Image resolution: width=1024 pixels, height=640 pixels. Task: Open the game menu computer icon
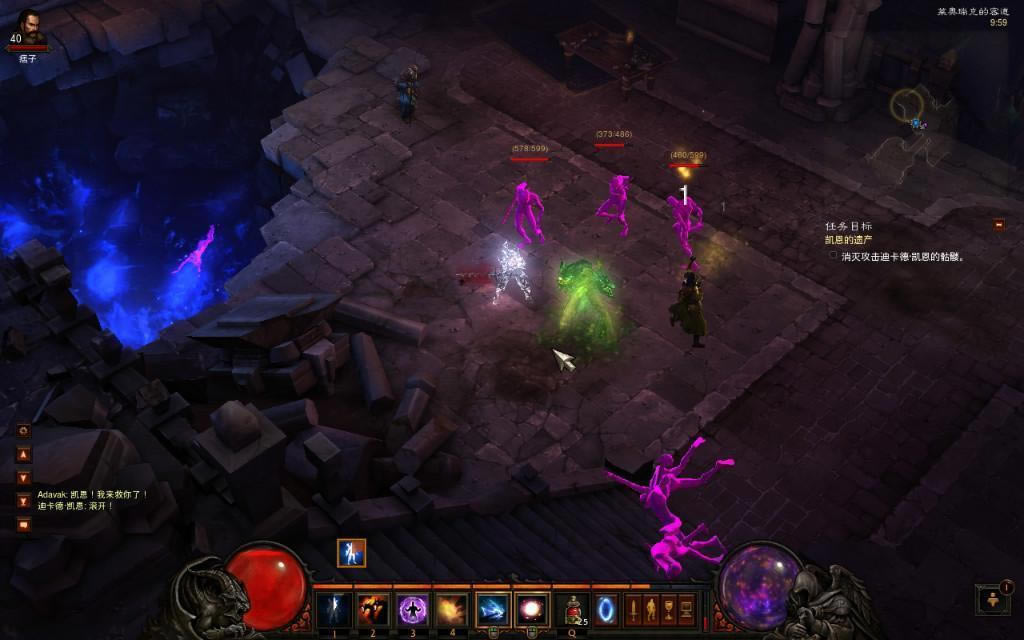(x=686, y=608)
